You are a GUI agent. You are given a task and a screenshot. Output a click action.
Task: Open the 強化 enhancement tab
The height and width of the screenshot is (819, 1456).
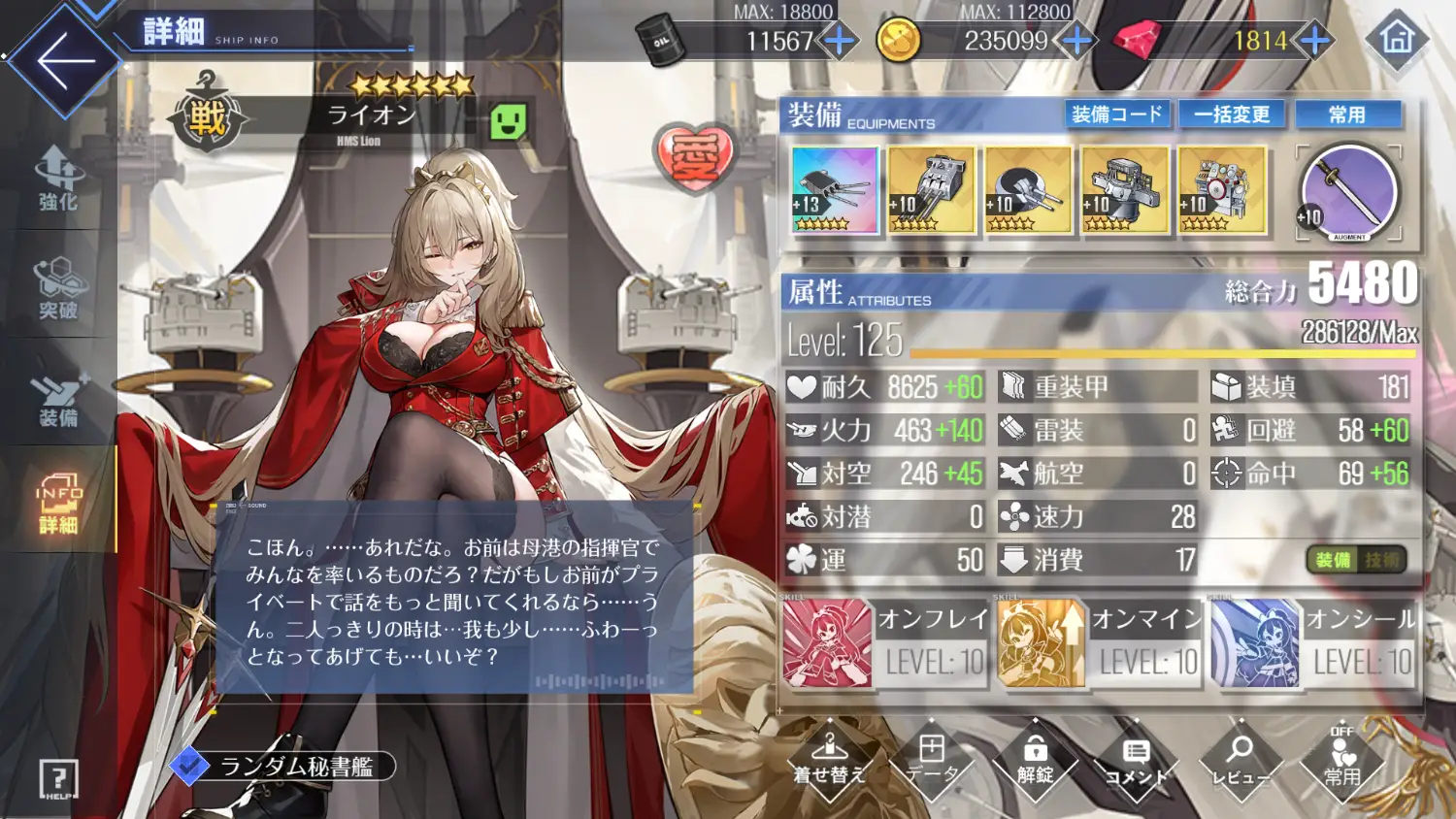pyautogui.click(x=58, y=180)
